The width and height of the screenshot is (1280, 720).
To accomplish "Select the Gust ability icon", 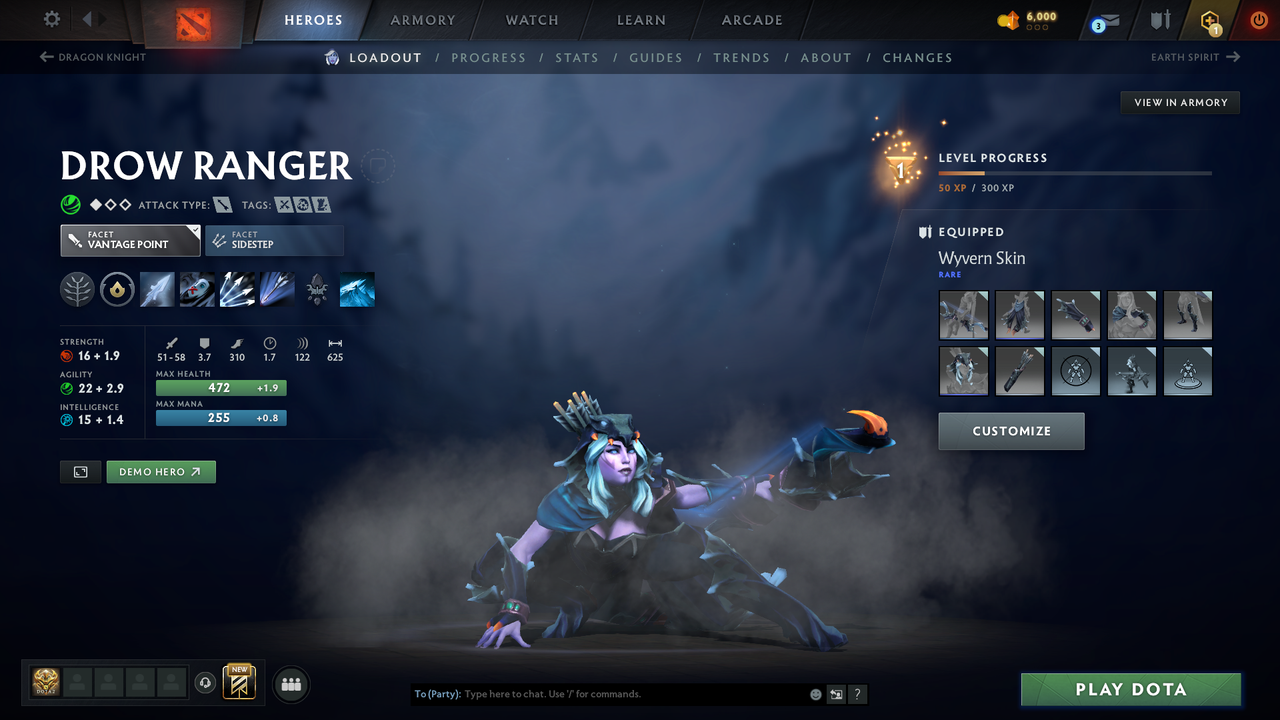I will tap(197, 289).
